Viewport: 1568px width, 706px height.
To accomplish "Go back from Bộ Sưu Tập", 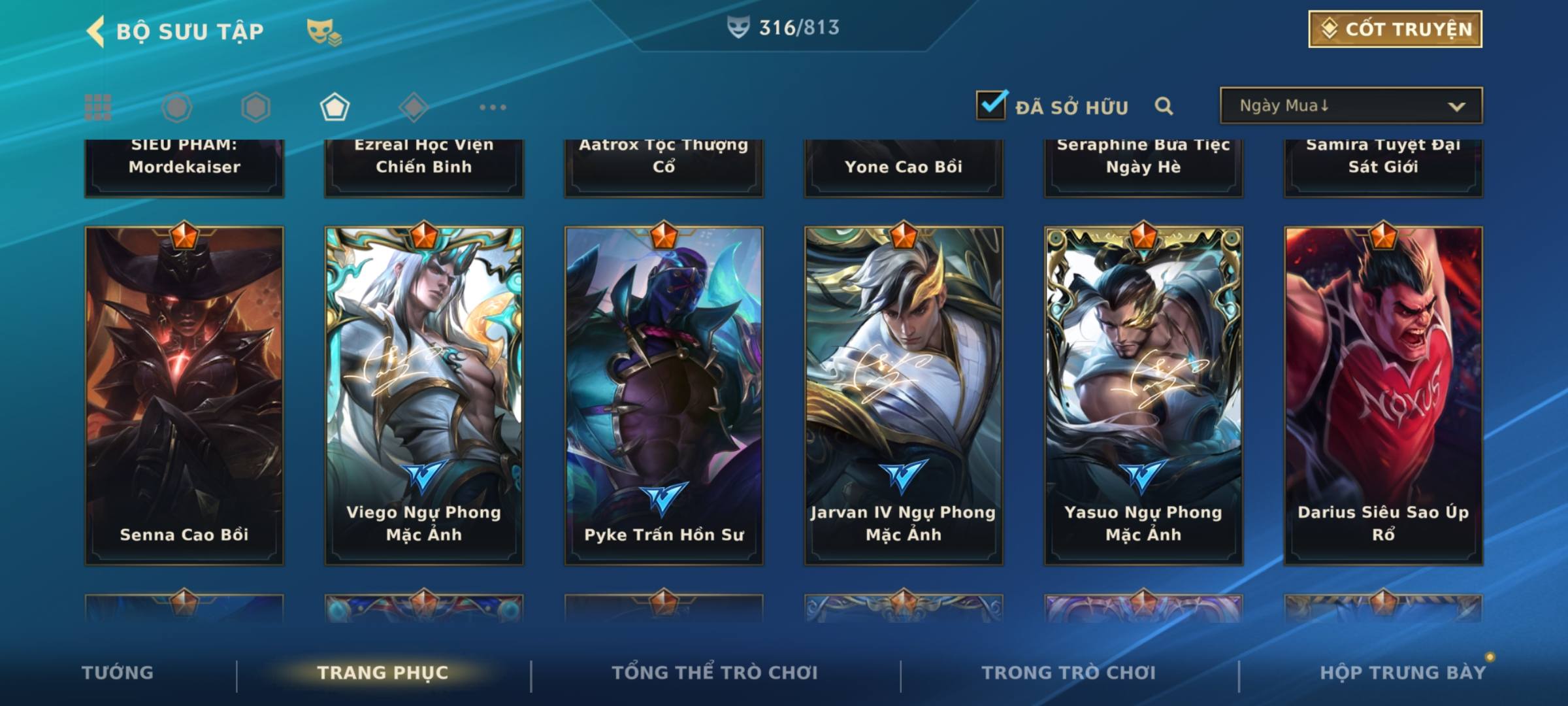I will point(96,31).
